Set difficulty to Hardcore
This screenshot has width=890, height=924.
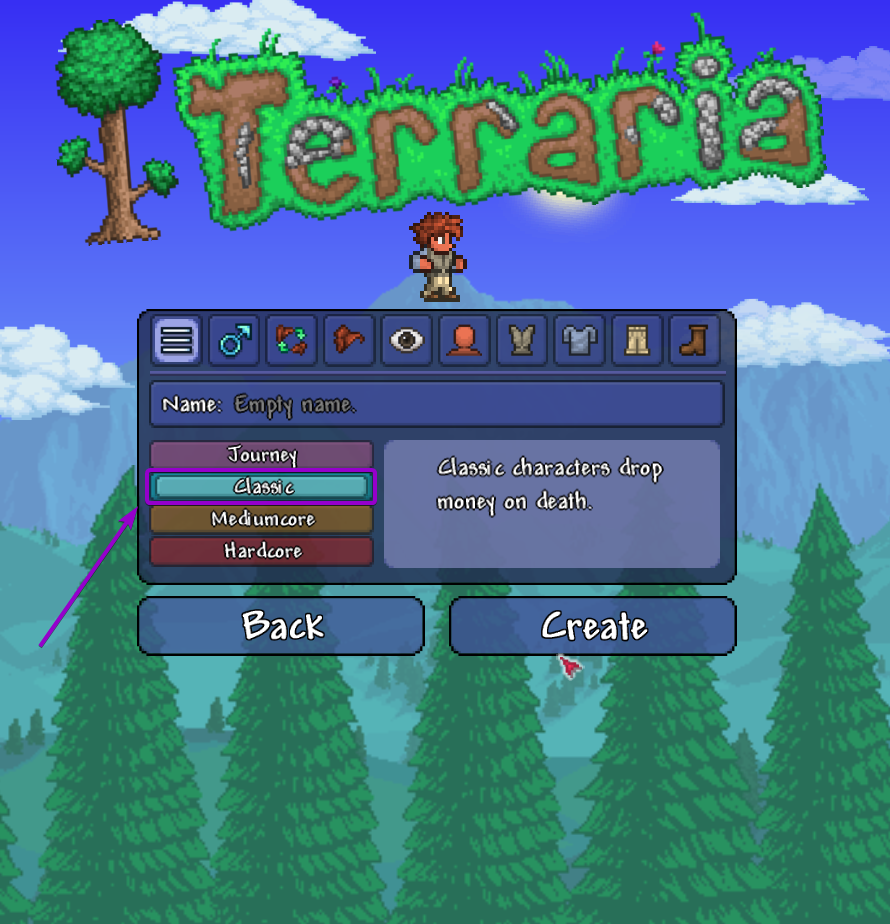click(x=262, y=551)
